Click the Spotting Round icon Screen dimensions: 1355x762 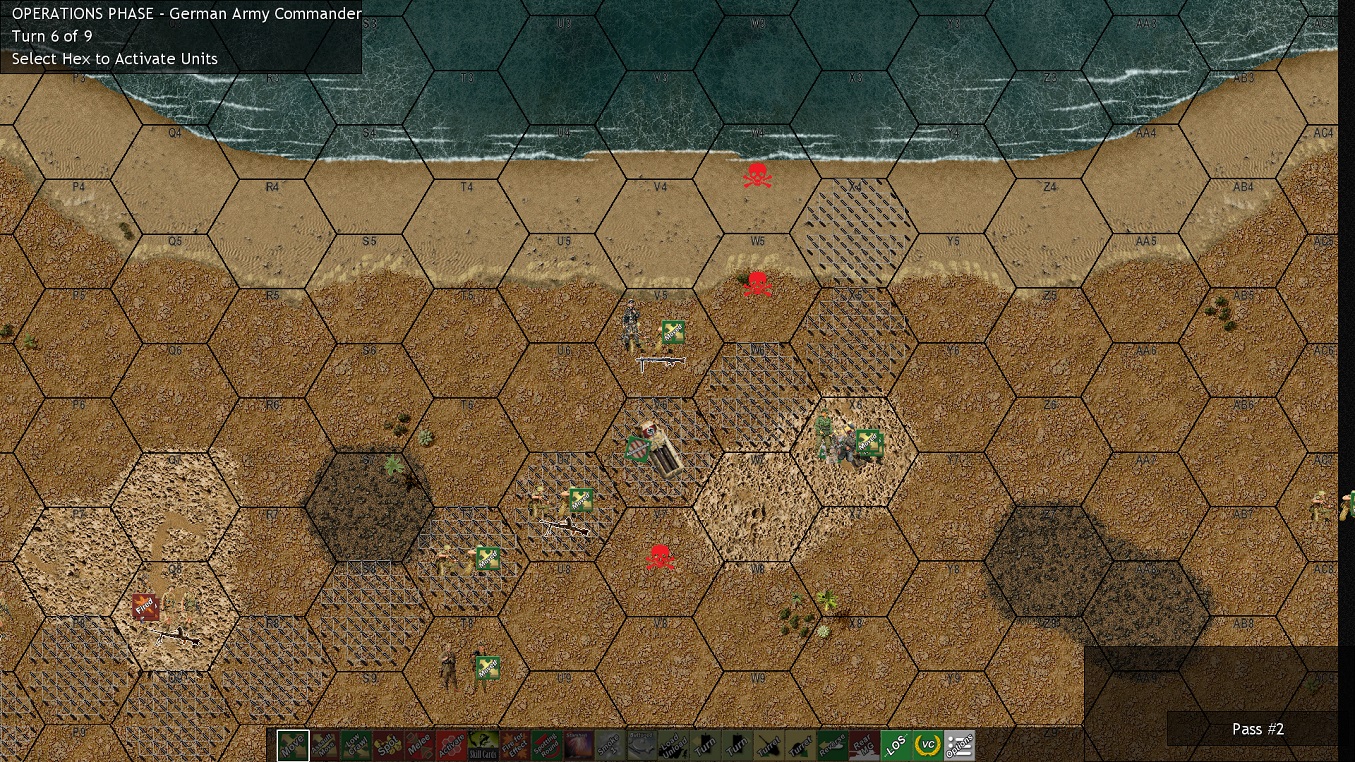[x=544, y=745]
